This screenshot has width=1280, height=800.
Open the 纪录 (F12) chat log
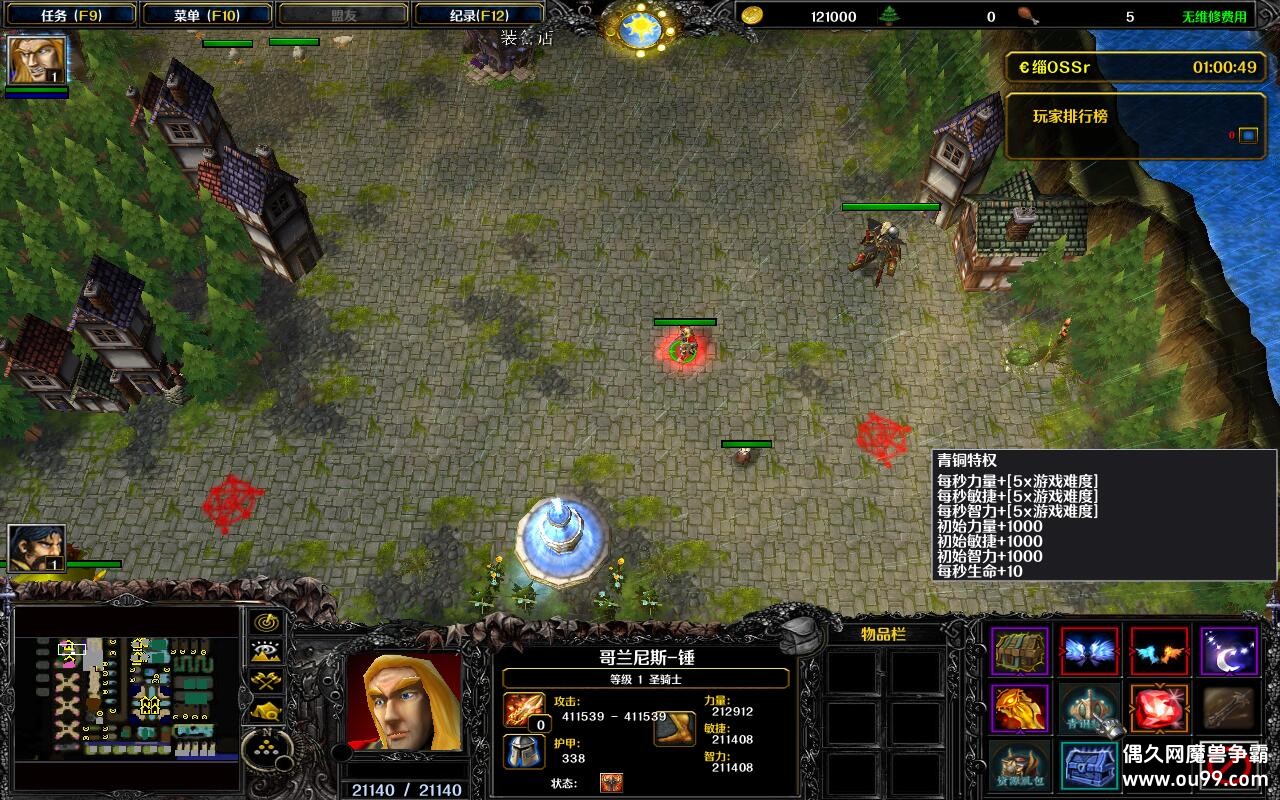pos(477,15)
